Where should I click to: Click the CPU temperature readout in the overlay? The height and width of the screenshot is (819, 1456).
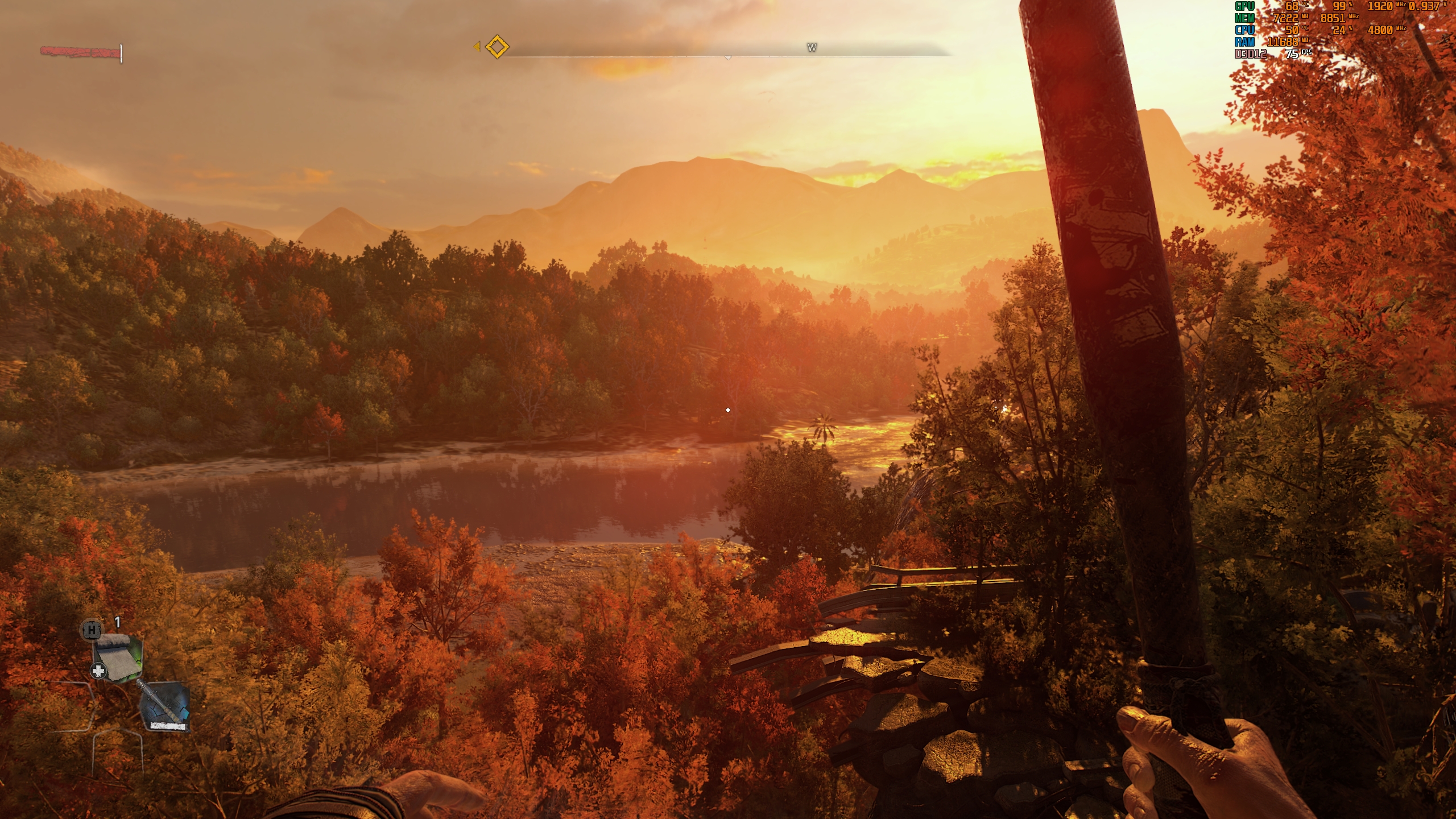coord(1292,31)
